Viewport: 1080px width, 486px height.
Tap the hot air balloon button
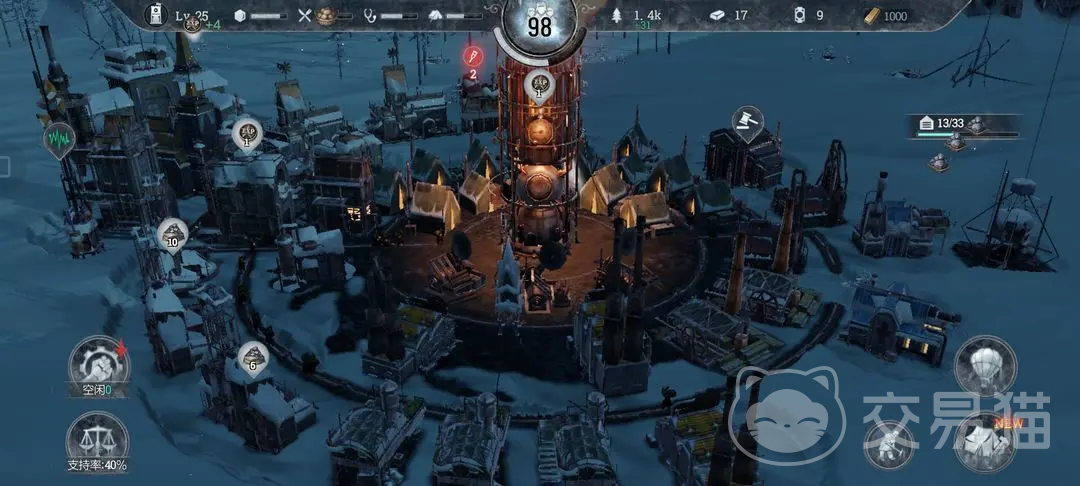(x=984, y=366)
